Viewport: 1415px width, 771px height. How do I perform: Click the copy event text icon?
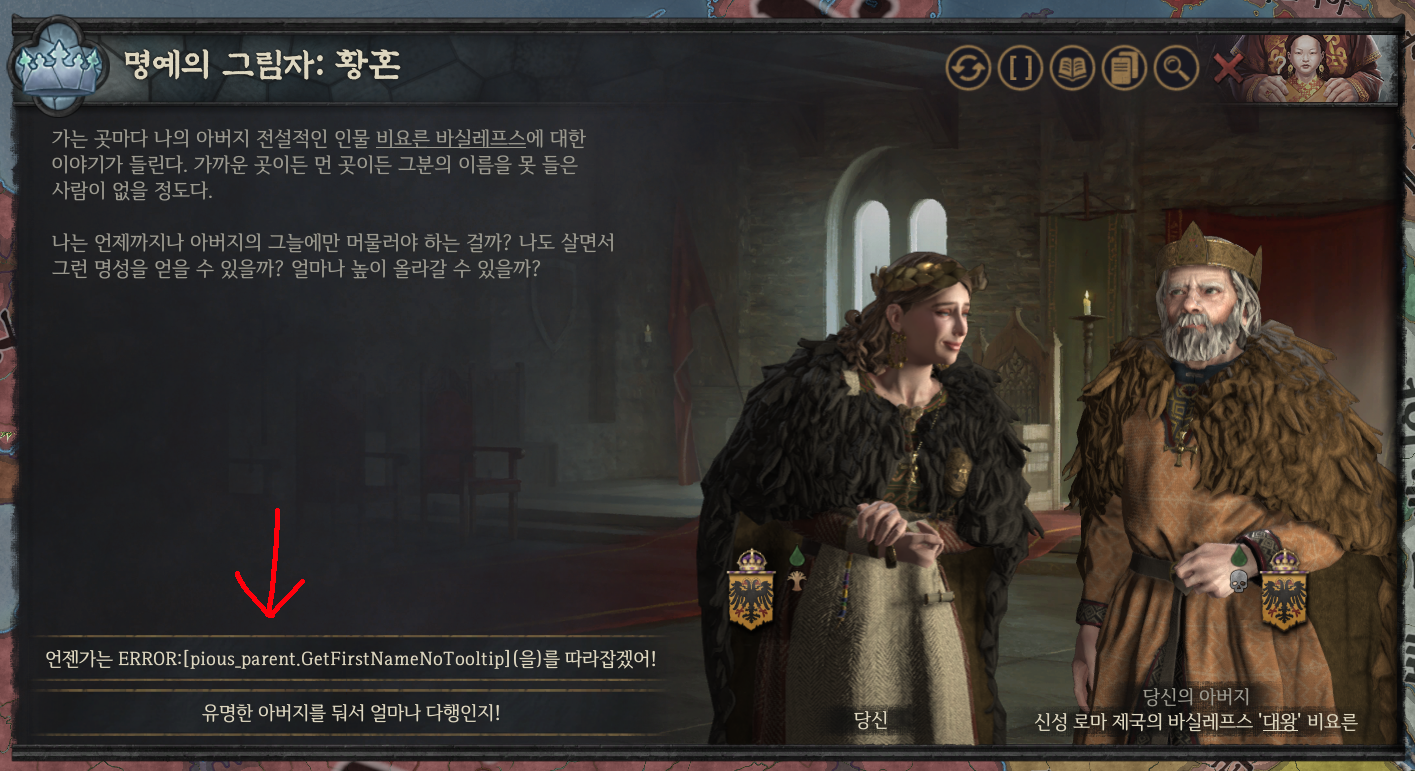[1123, 68]
